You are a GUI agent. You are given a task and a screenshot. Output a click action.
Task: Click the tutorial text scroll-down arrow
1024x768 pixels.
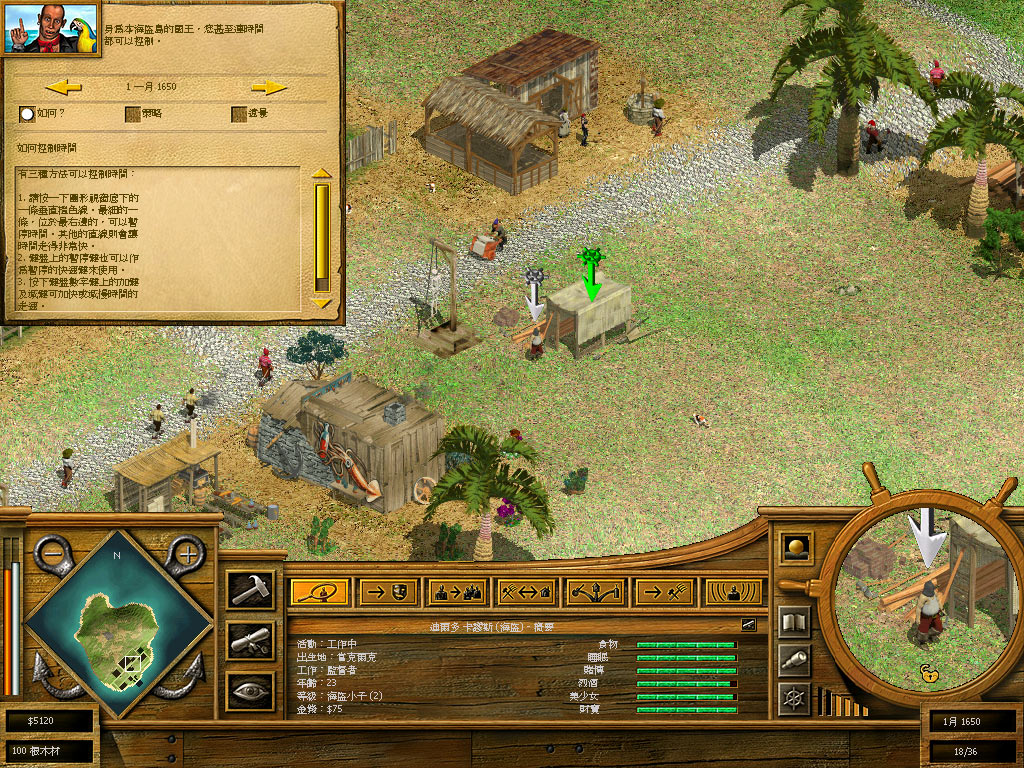(321, 302)
